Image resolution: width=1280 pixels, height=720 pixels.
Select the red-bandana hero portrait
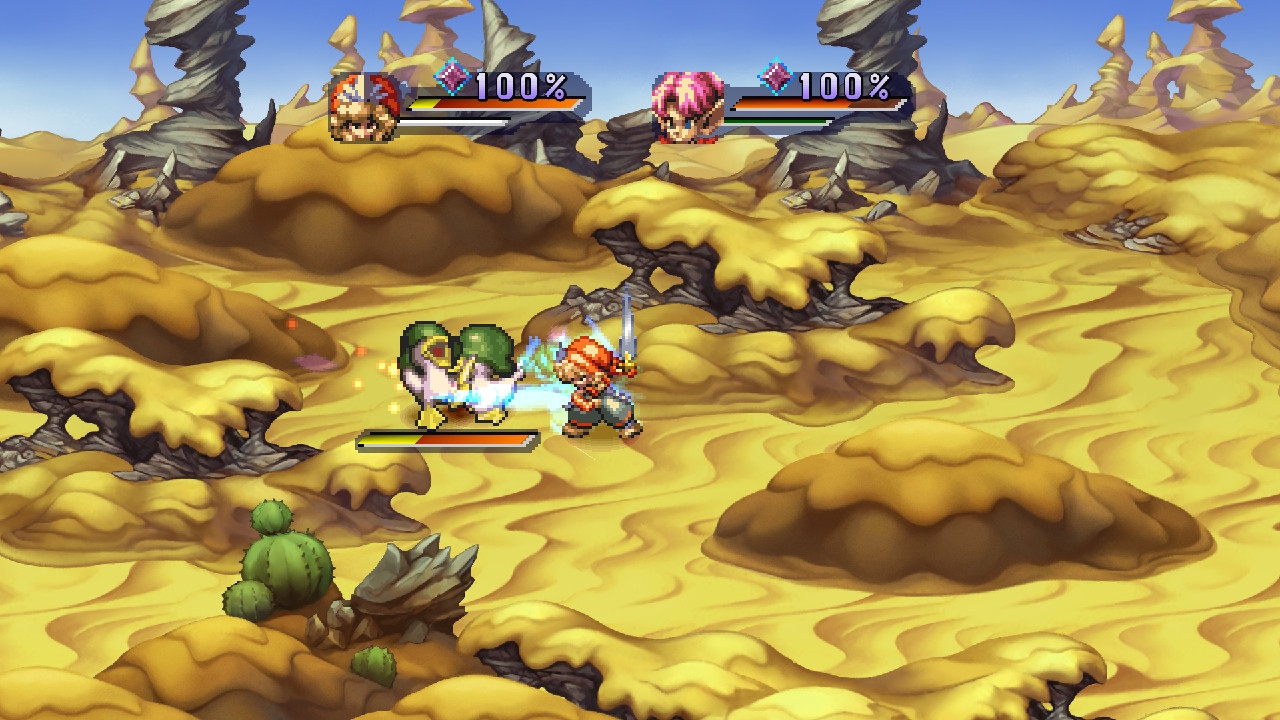(363, 106)
